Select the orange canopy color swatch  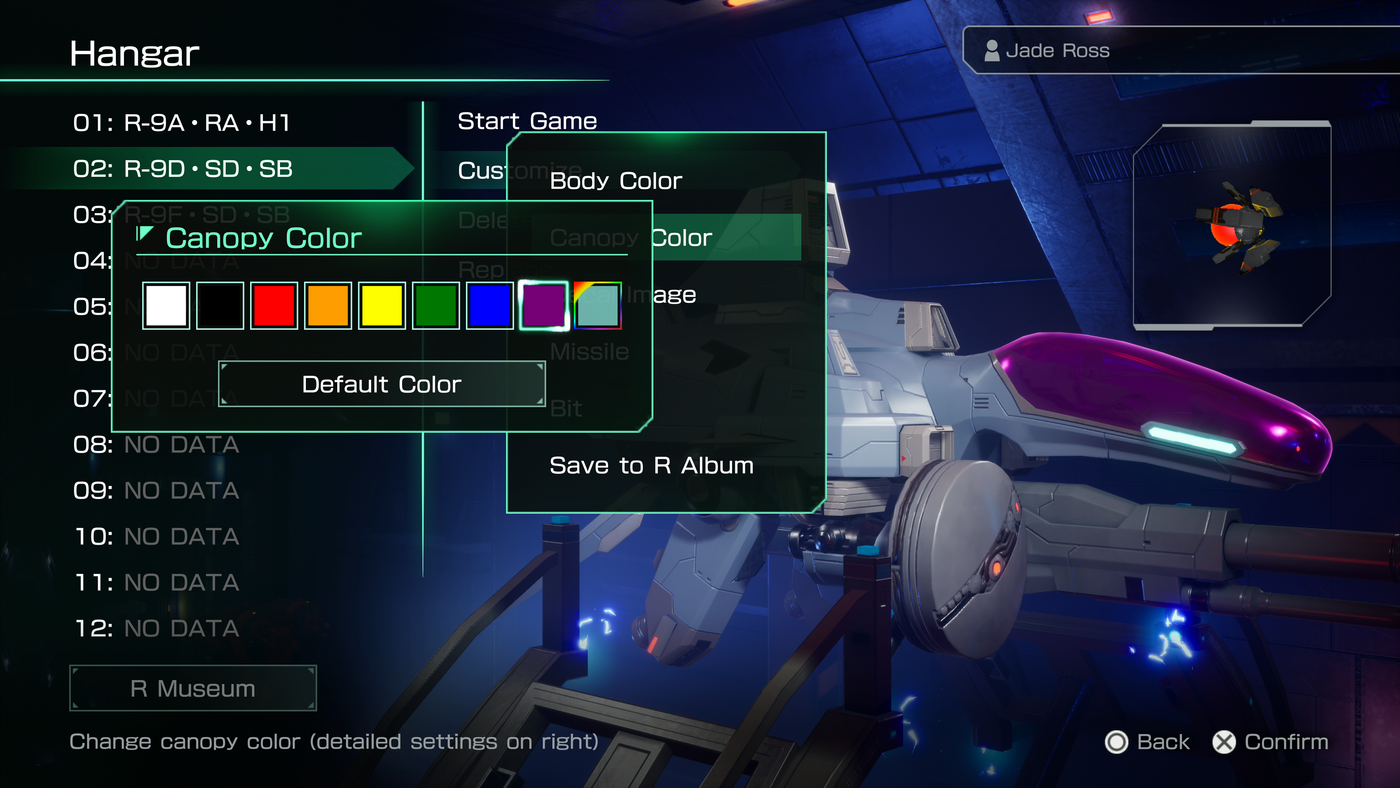pos(328,305)
